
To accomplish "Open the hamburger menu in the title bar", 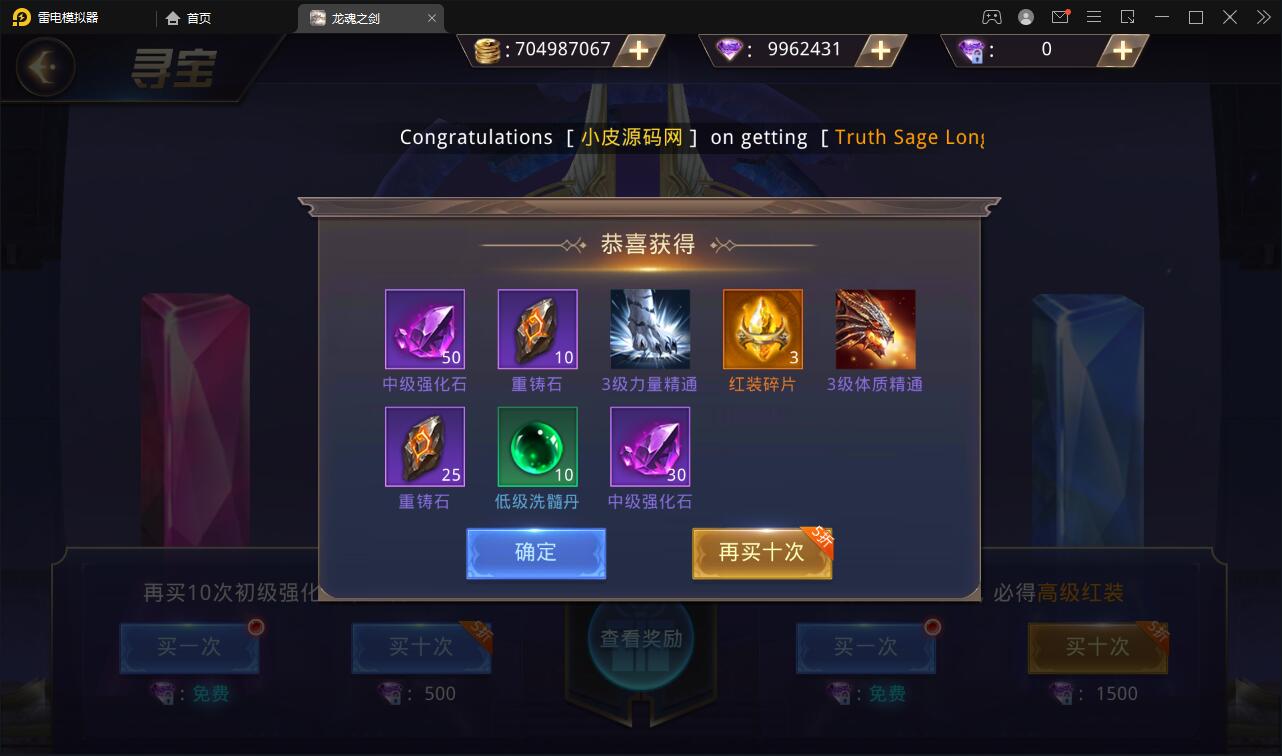I will 1094,16.
